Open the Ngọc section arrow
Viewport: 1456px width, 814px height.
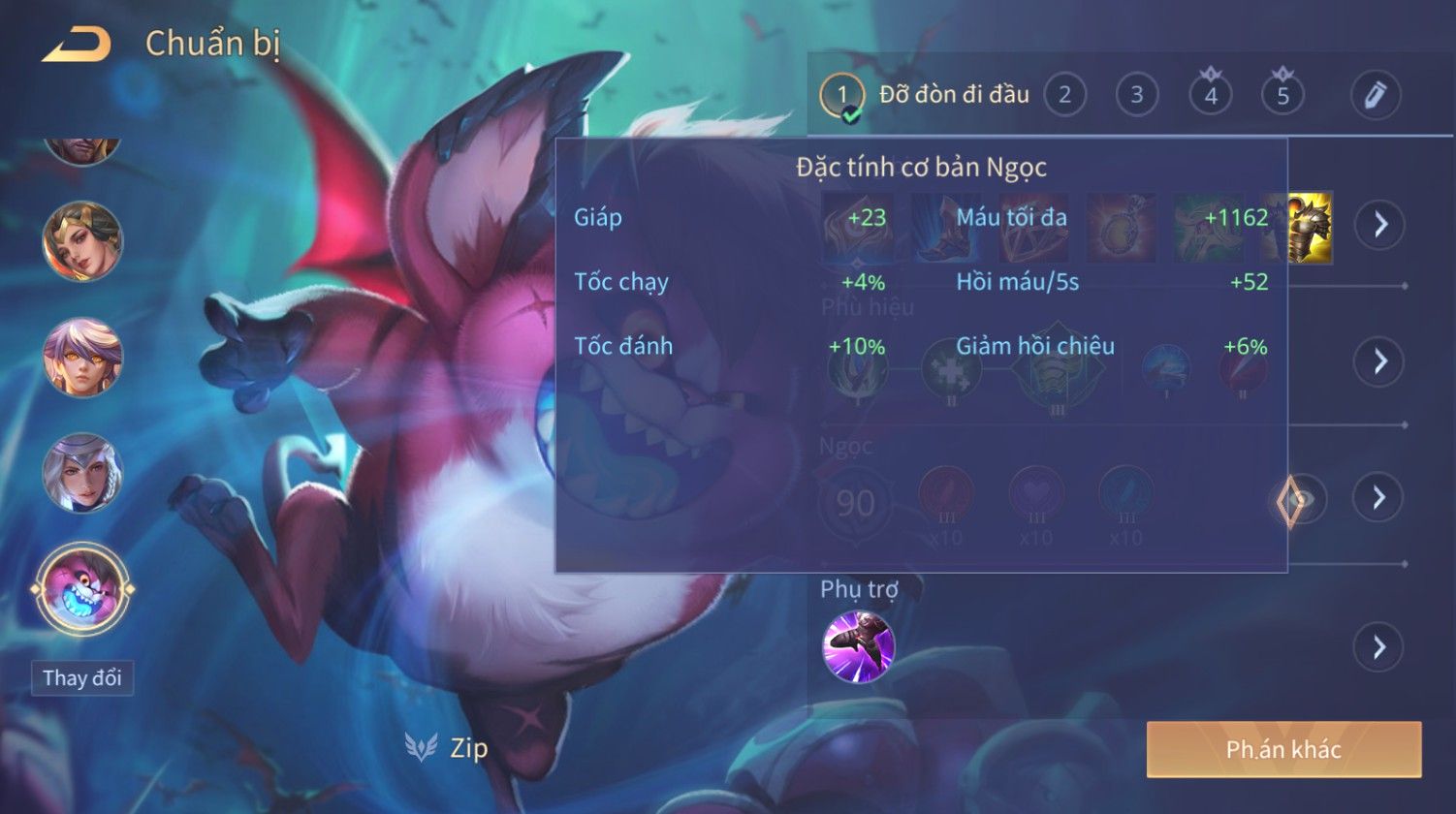pyautogui.click(x=1378, y=498)
